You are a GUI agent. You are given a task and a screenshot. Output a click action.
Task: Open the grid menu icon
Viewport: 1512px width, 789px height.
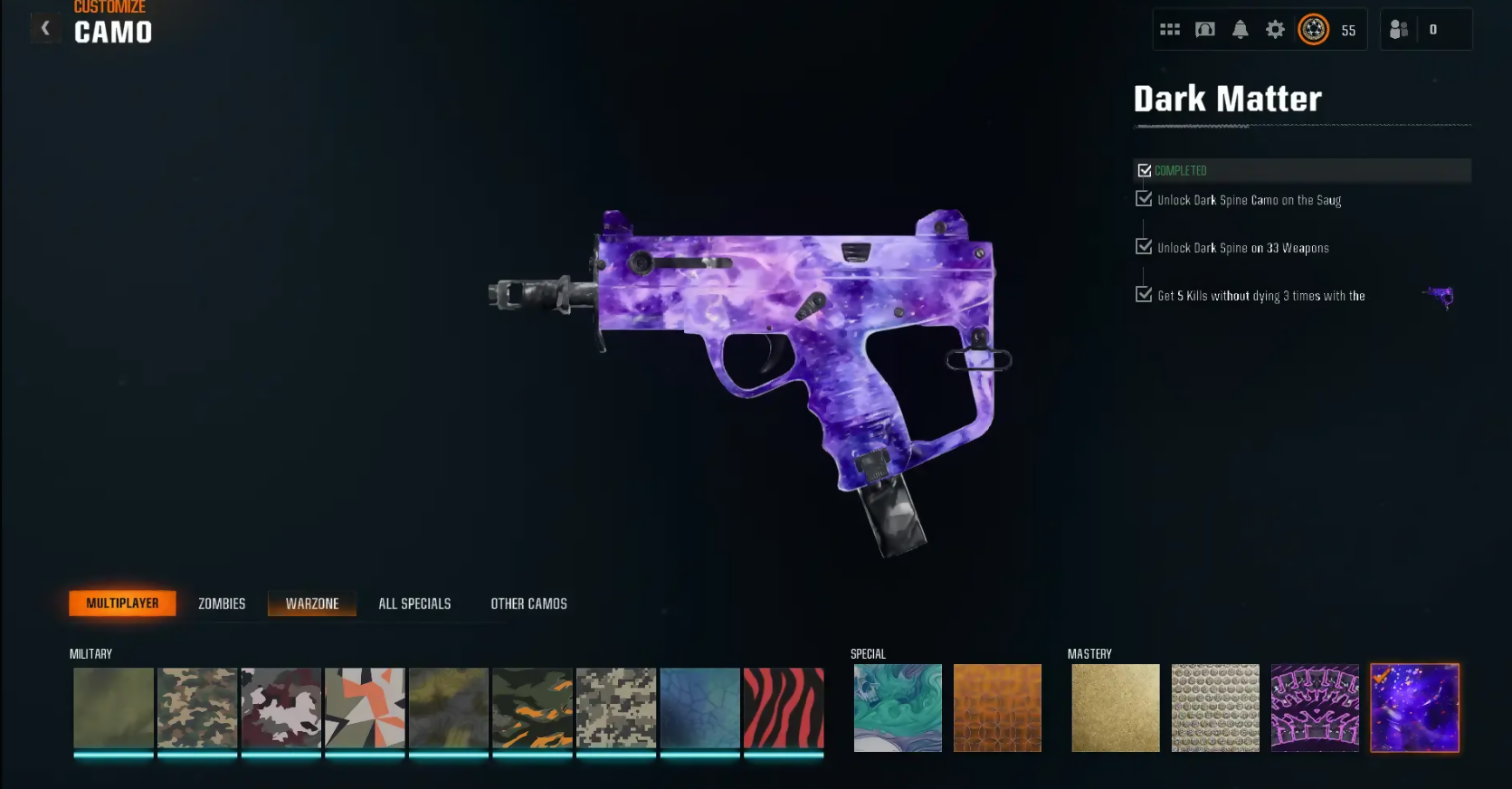coord(1170,30)
